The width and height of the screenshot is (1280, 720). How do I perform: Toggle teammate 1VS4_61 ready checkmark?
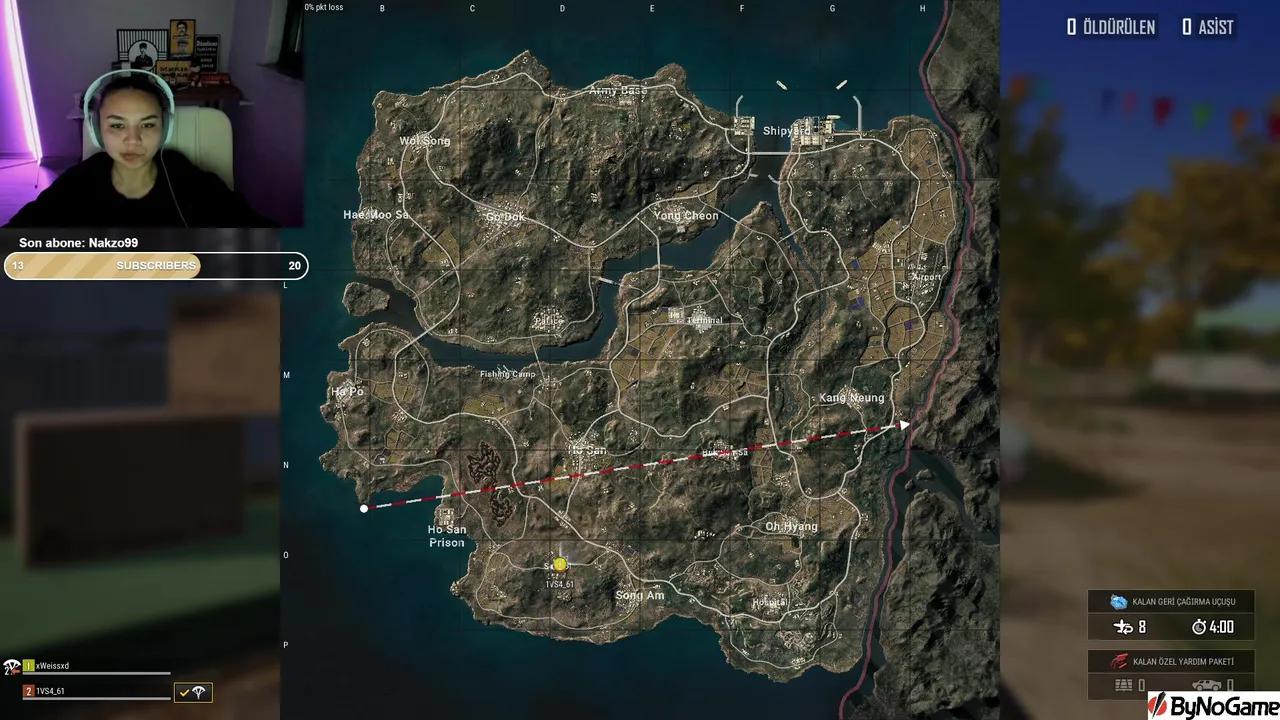pos(184,692)
